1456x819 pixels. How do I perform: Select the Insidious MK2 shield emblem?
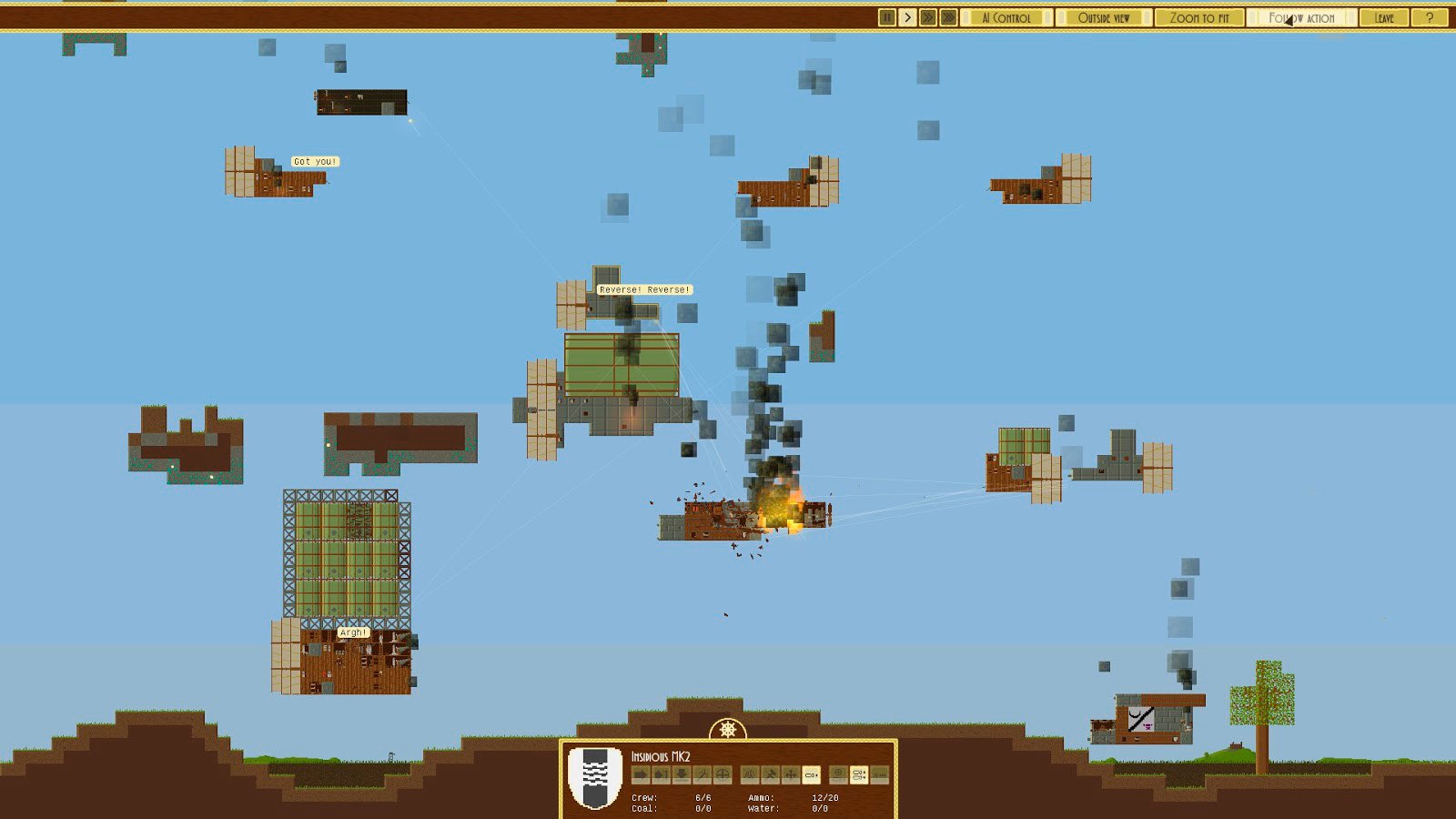595,777
